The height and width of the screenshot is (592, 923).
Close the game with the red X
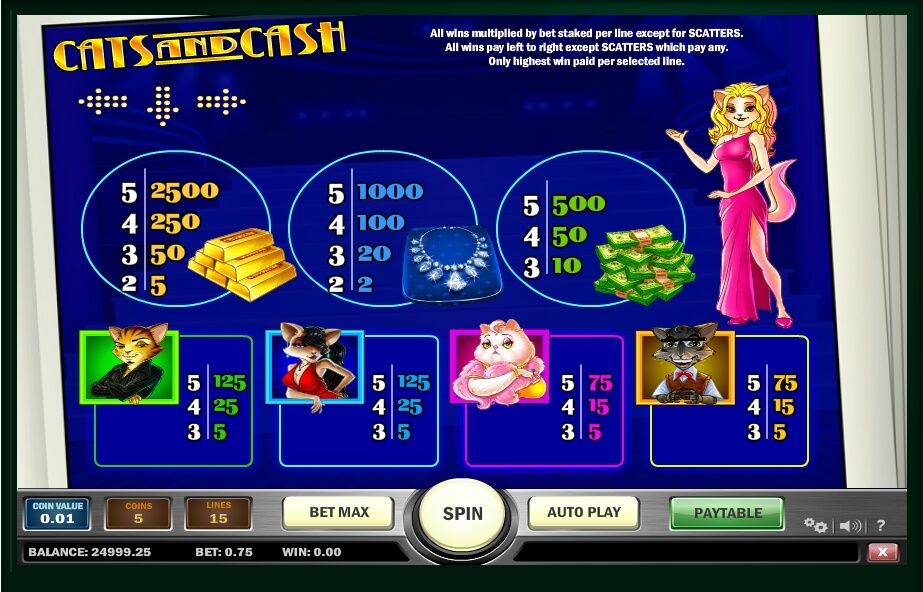click(882, 552)
